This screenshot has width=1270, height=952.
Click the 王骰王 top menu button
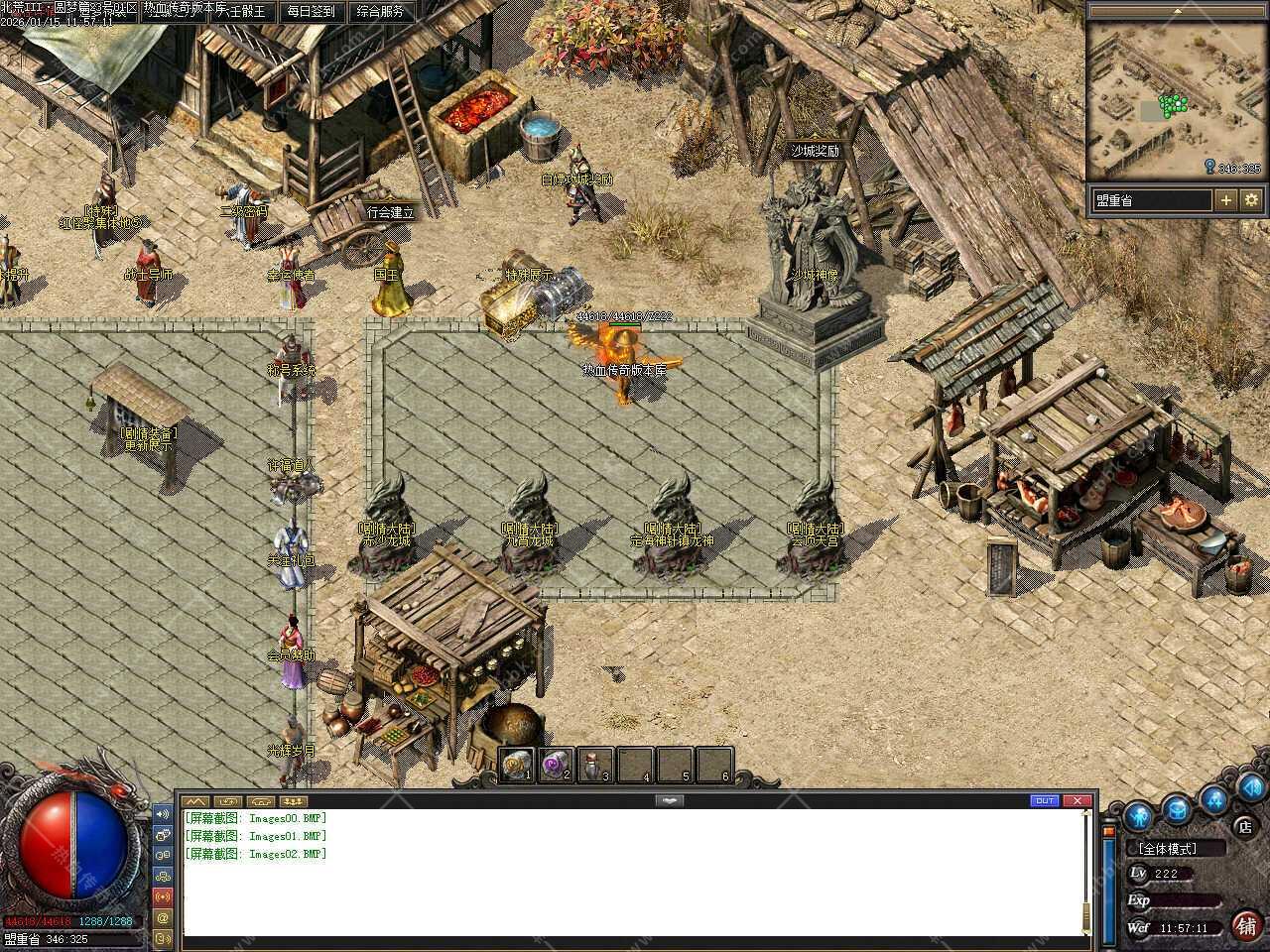pyautogui.click(x=242, y=12)
